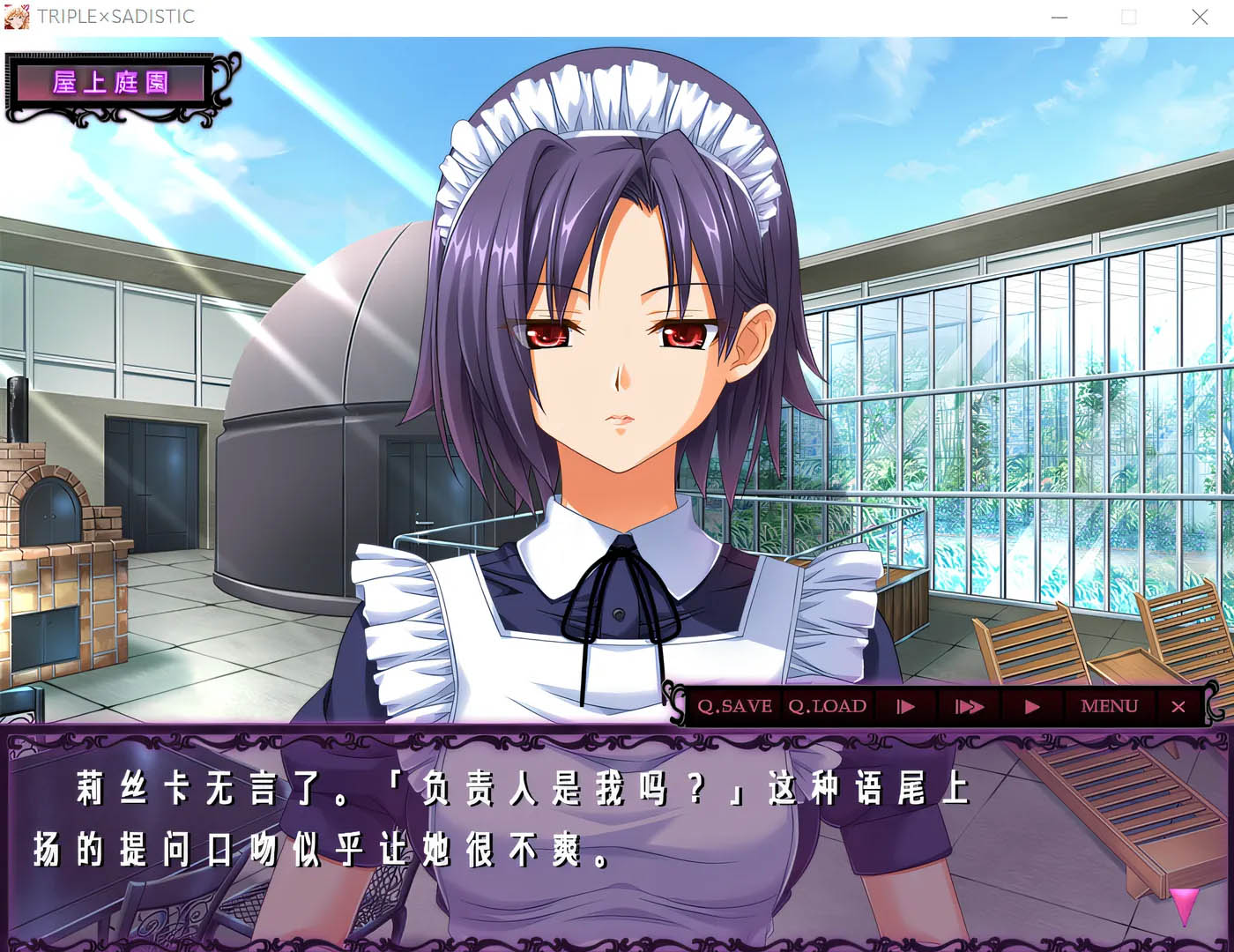Viewport: 1234px width, 952px height.
Task: Activate the fast-skip mode icon
Action: [970, 706]
